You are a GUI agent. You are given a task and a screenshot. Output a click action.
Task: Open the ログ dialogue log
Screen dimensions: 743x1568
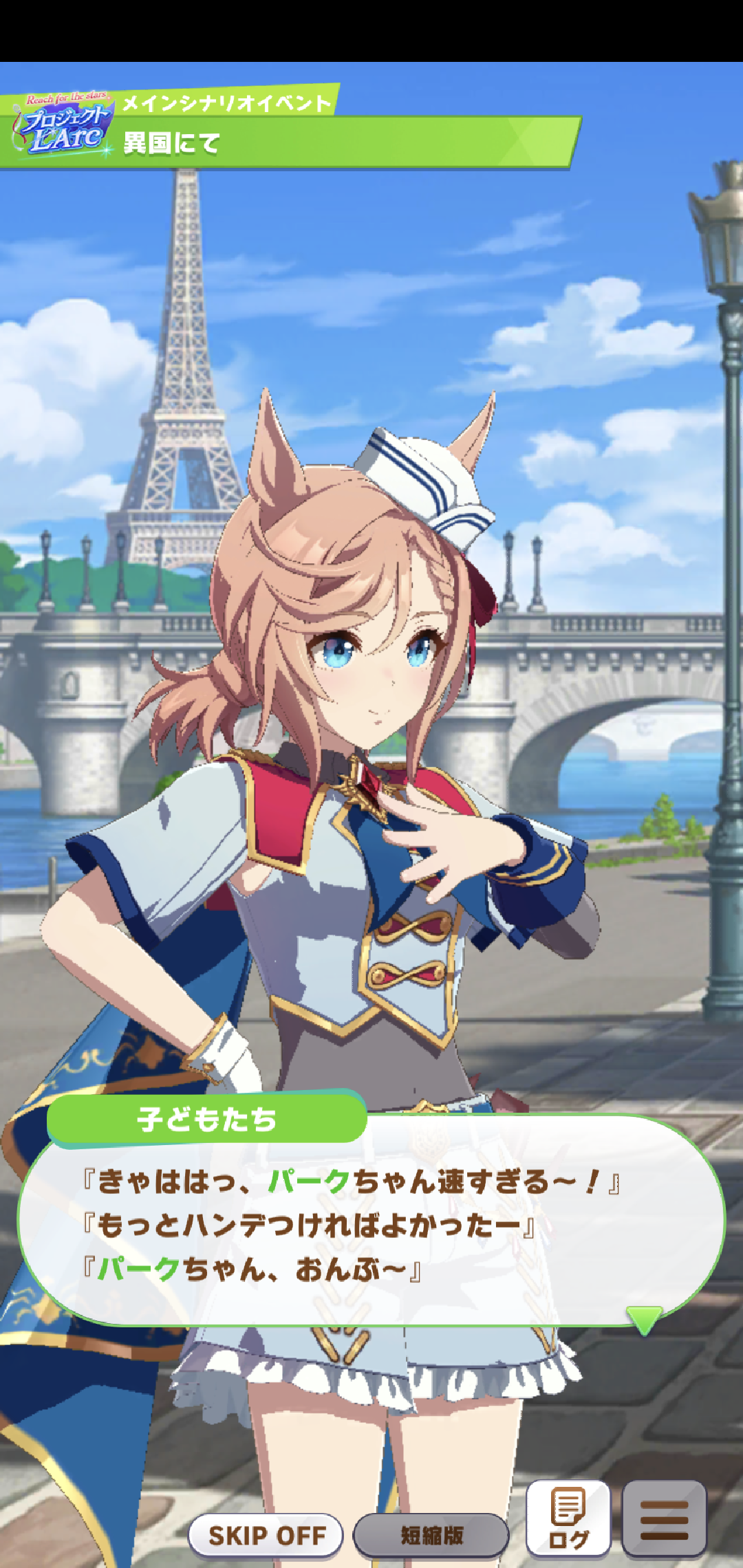[x=568, y=1519]
